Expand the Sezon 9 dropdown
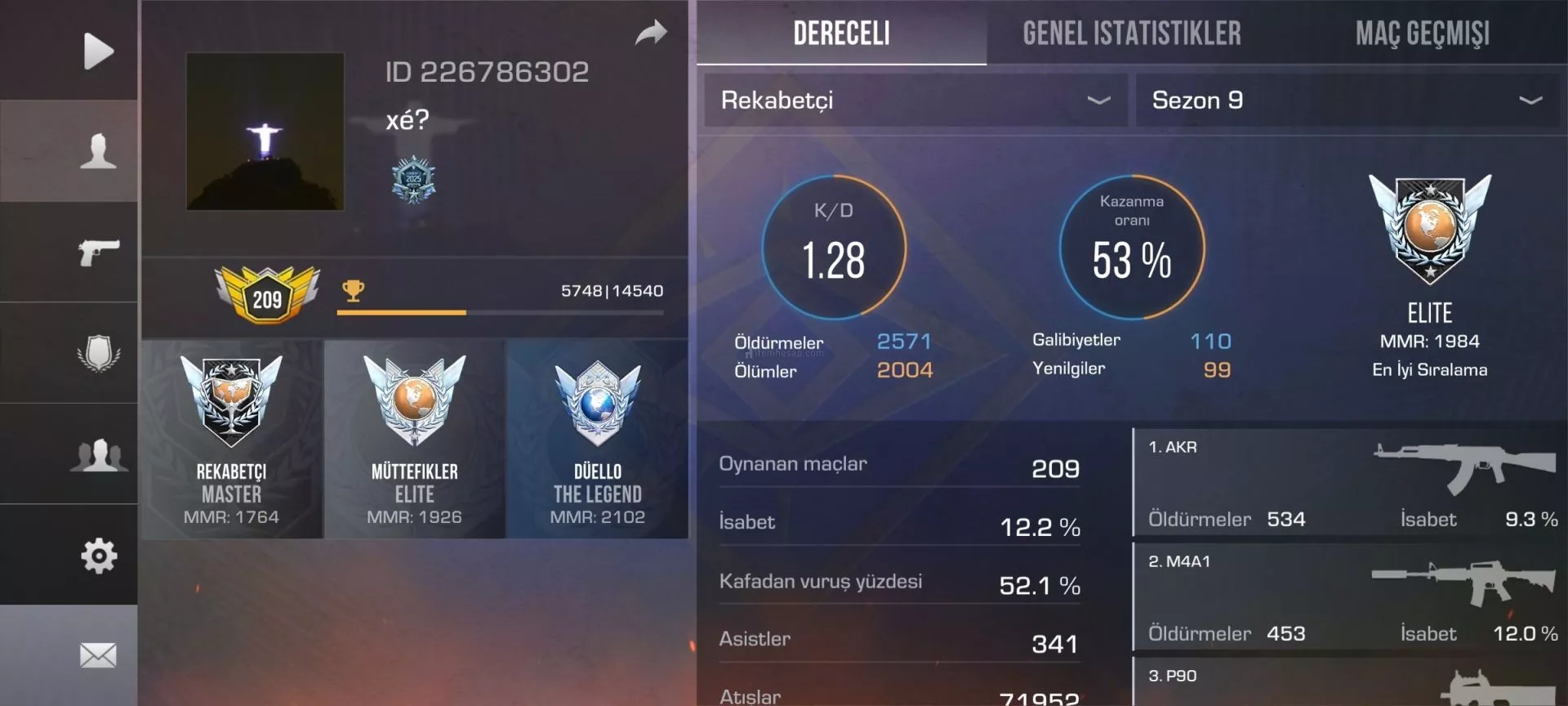The width and height of the screenshot is (1568, 706). (1346, 101)
